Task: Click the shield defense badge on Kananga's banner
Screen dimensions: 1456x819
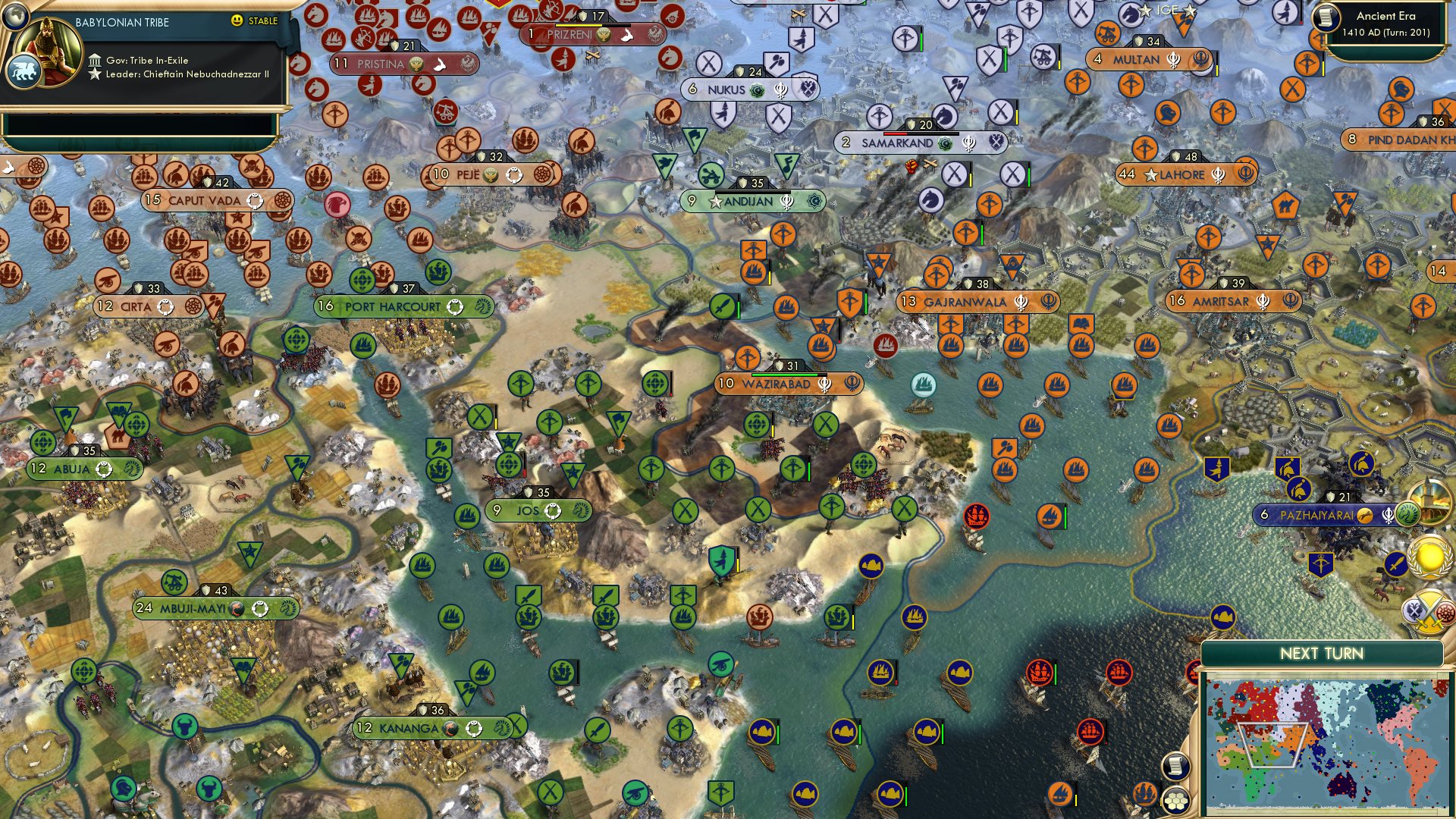Action: (x=425, y=711)
